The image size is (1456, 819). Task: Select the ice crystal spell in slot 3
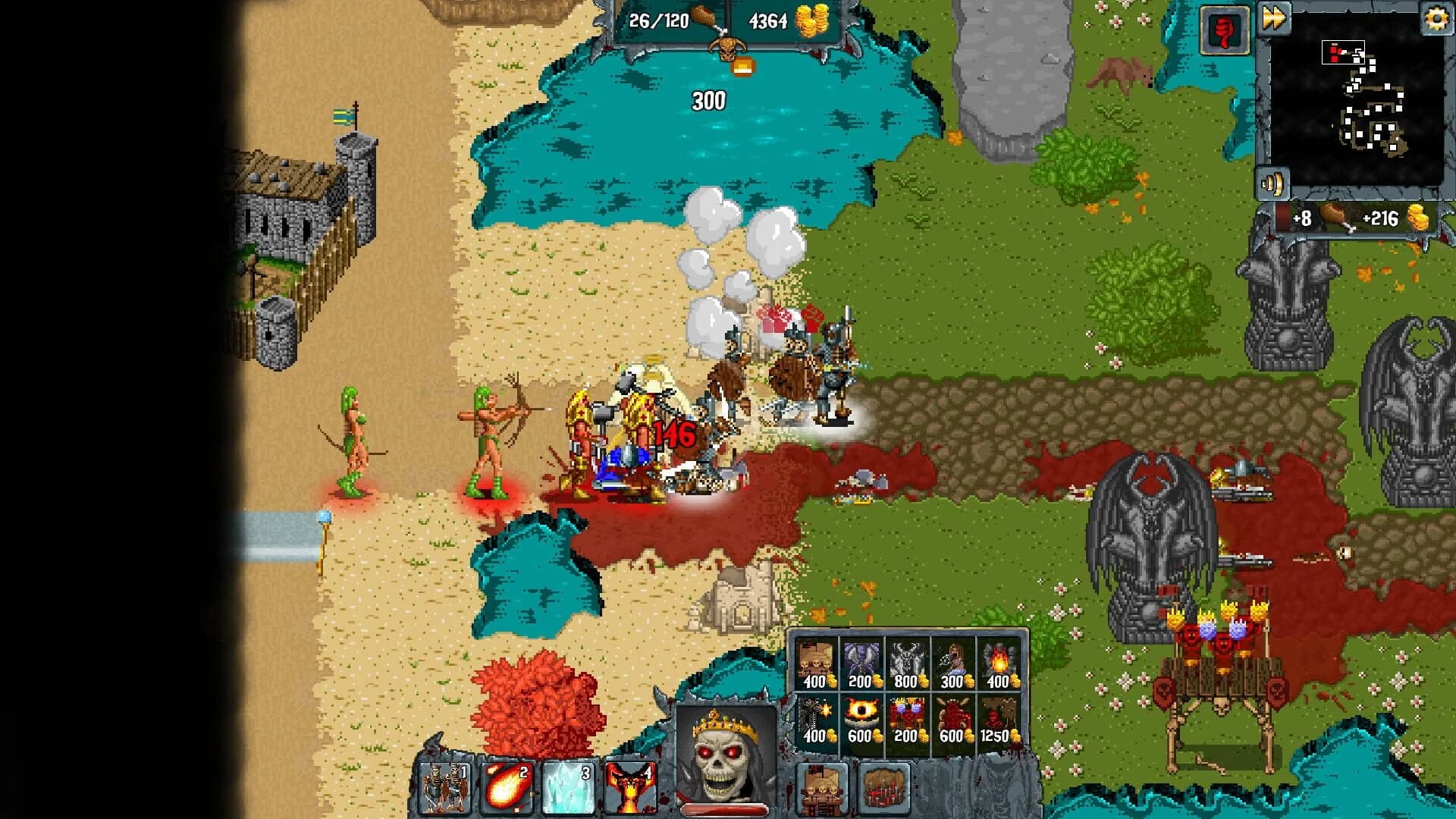click(x=567, y=789)
